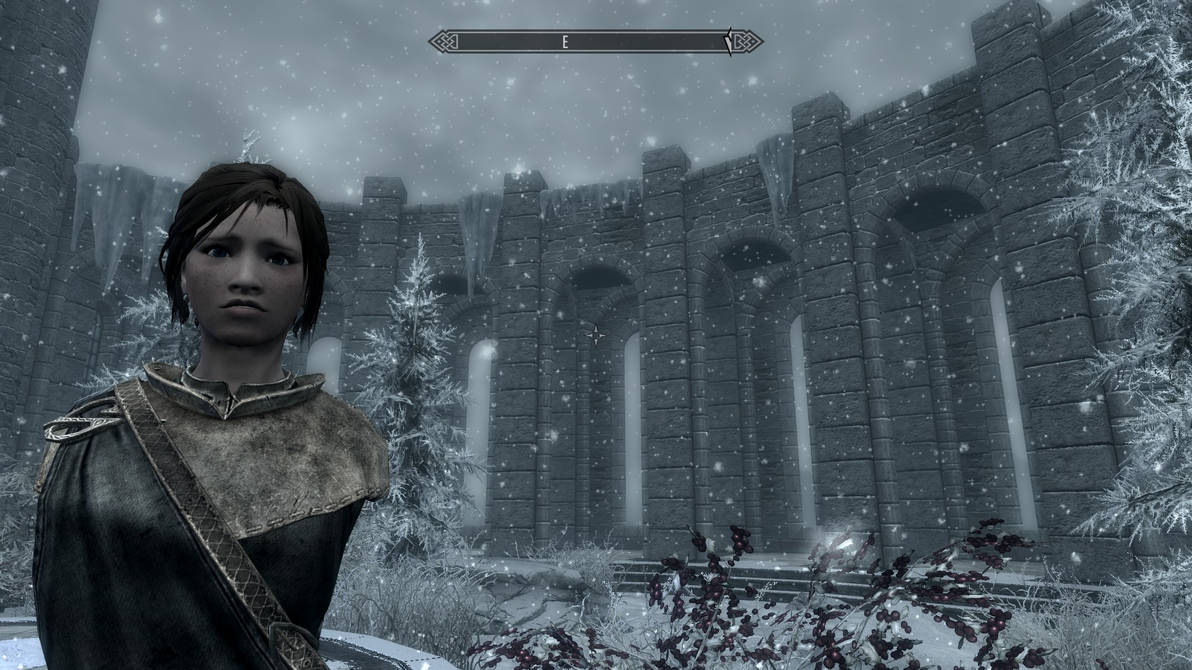This screenshot has height=670, width=1192.
Task: Click the compass bar showing East
Action: tap(595, 42)
